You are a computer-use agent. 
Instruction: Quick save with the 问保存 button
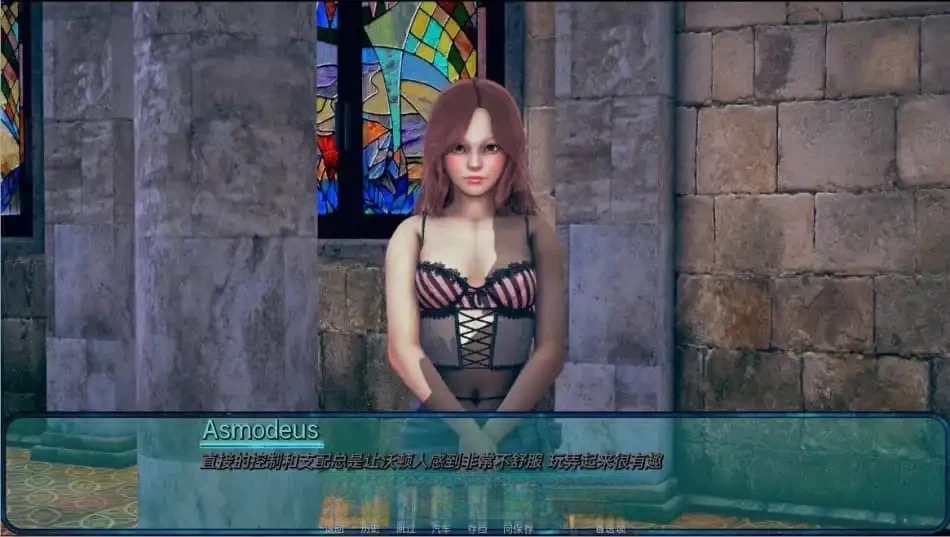coord(518,528)
